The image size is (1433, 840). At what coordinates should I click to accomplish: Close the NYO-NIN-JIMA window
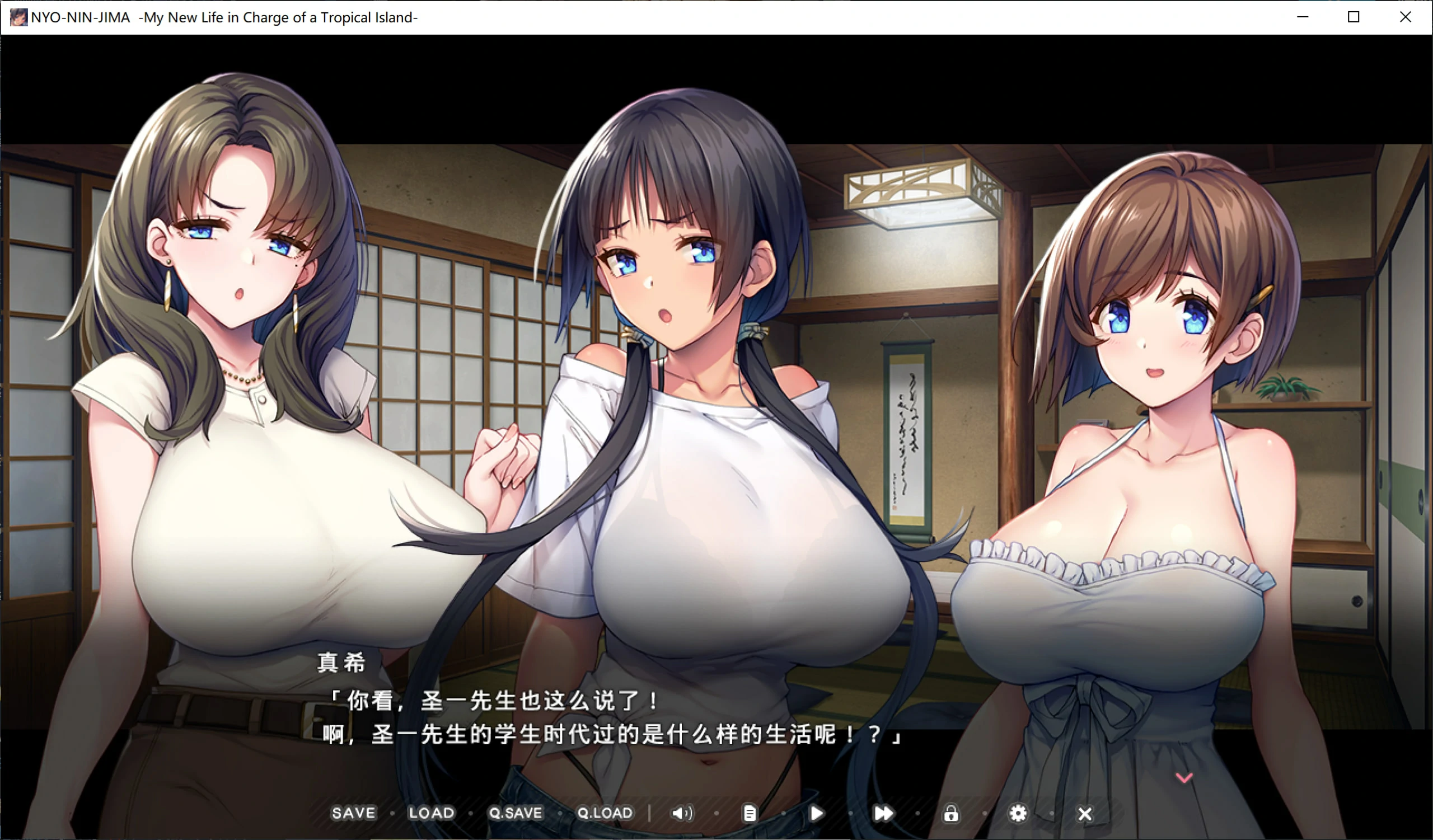pyautogui.click(x=1405, y=17)
